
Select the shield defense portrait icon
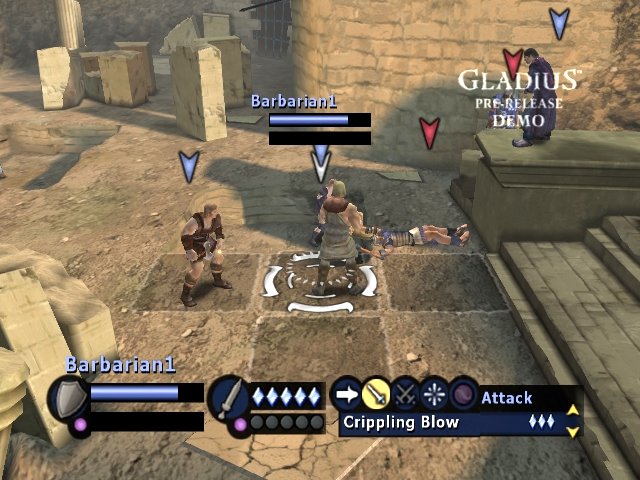tap(67, 399)
